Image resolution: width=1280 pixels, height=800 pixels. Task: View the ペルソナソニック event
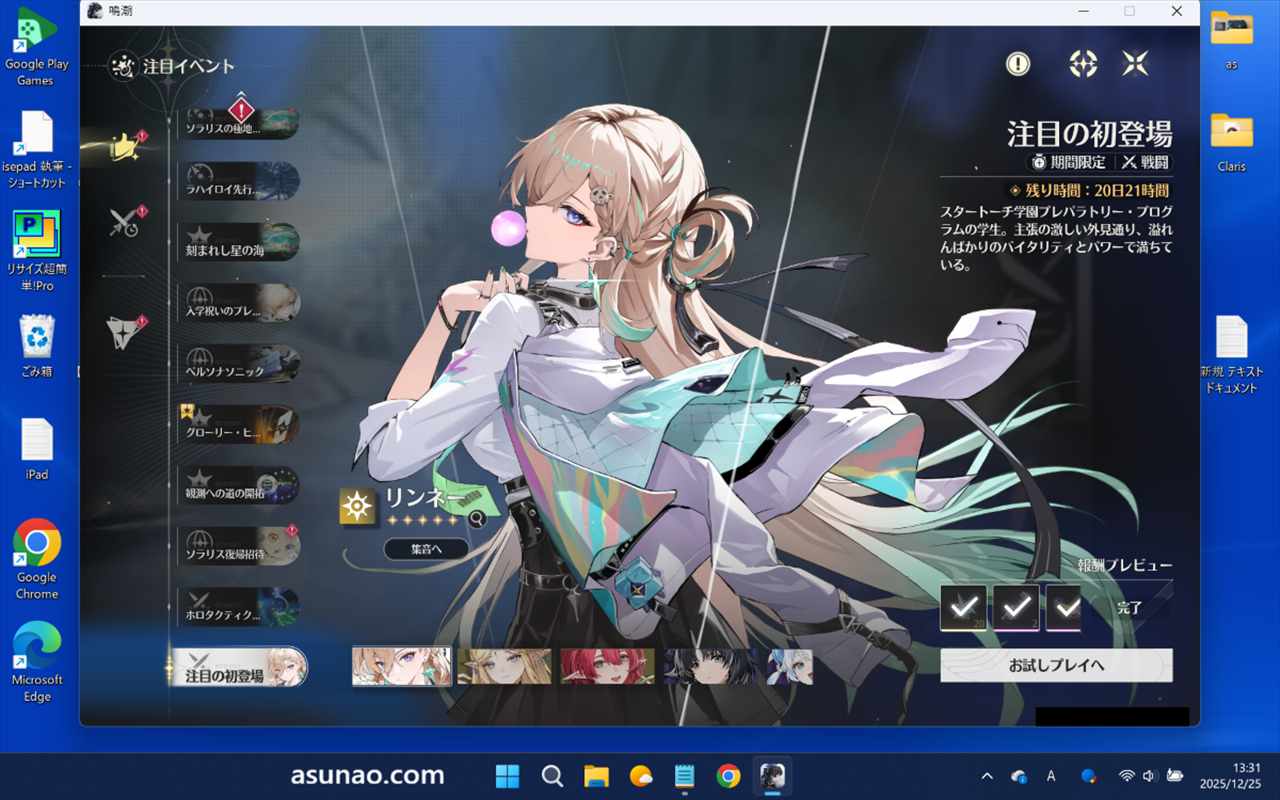click(240, 364)
